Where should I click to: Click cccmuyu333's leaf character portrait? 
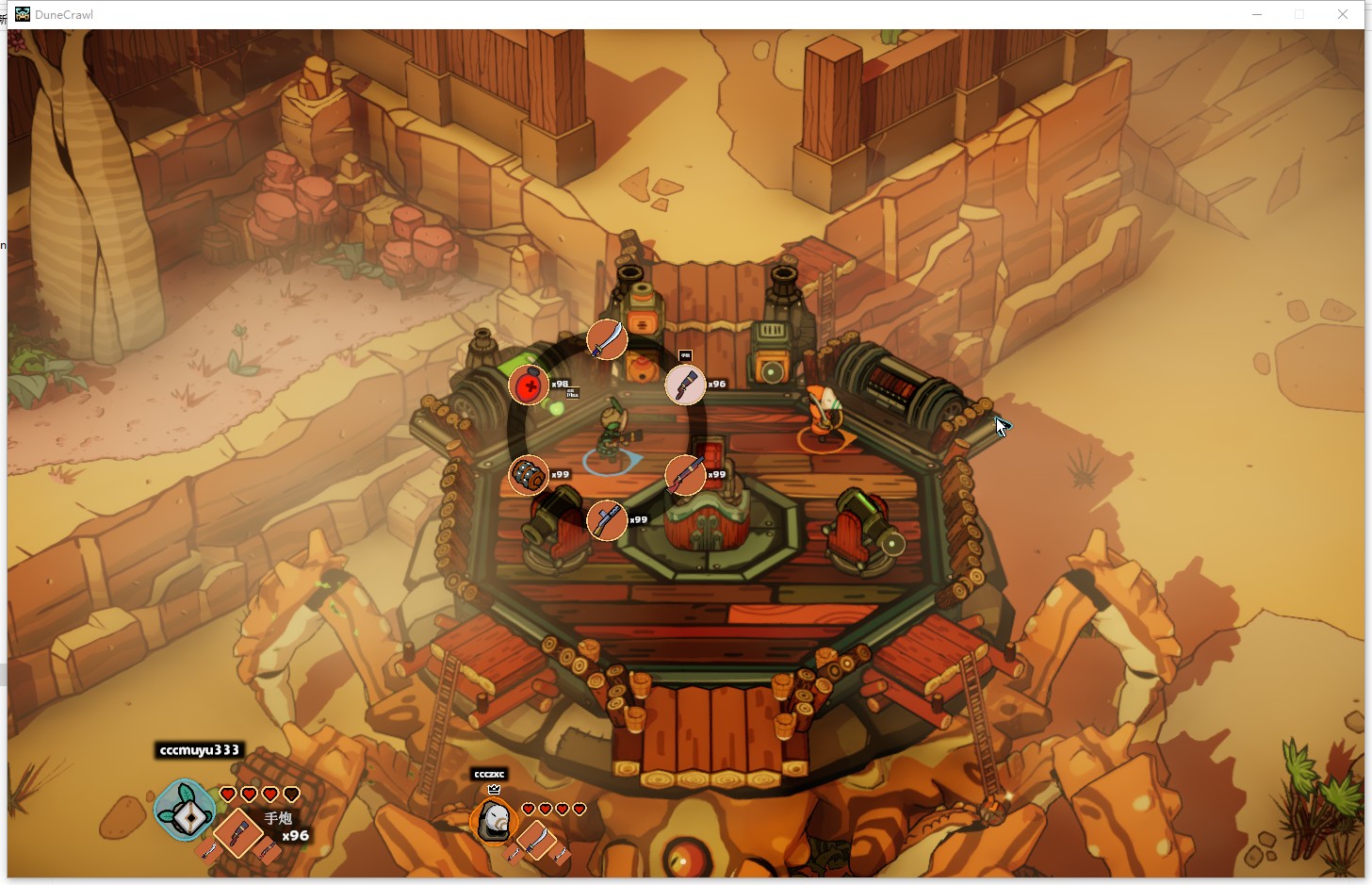186,811
